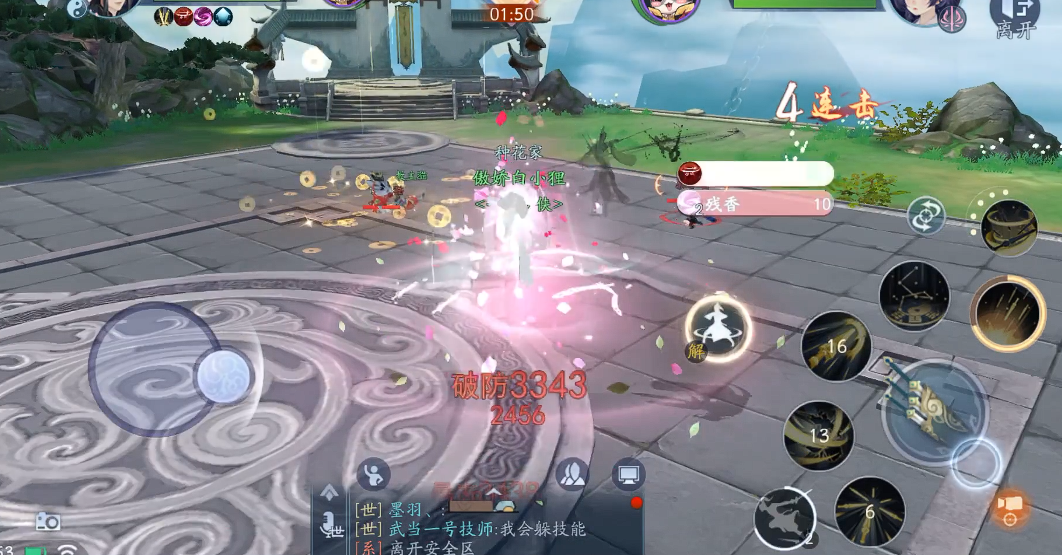The height and width of the screenshot is (555, 1062).
Task: Switch skill set with circular arrows button
Action: point(926,216)
